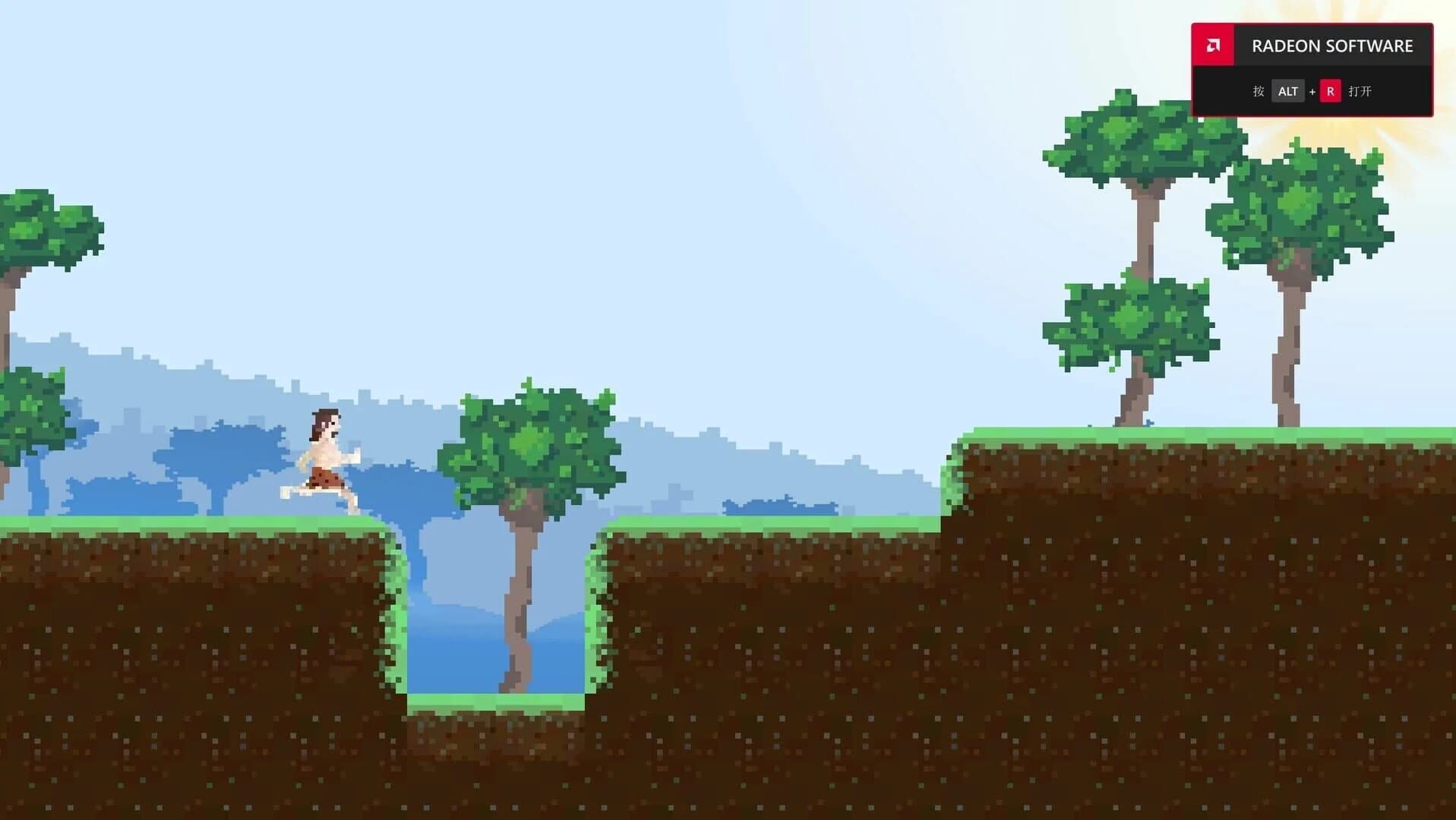Click the 按 text before the ALT badge
Viewport: 1456px width, 820px height.
tap(1259, 91)
